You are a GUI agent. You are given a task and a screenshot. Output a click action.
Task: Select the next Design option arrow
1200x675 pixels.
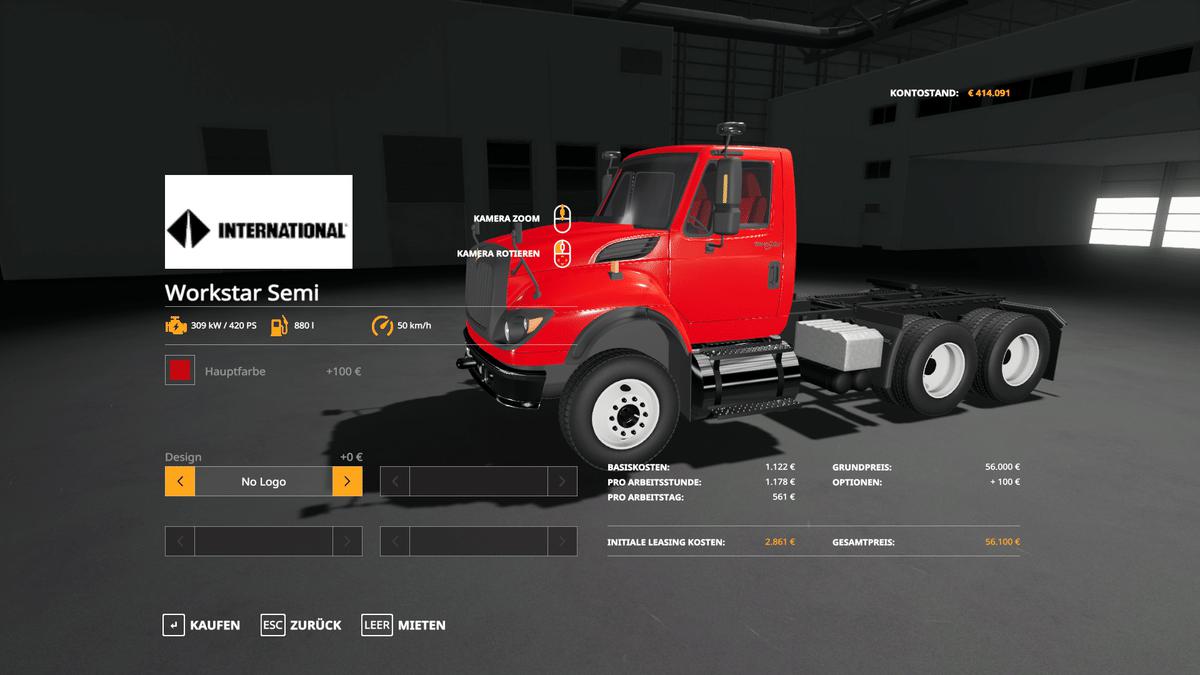pyautogui.click(x=347, y=482)
